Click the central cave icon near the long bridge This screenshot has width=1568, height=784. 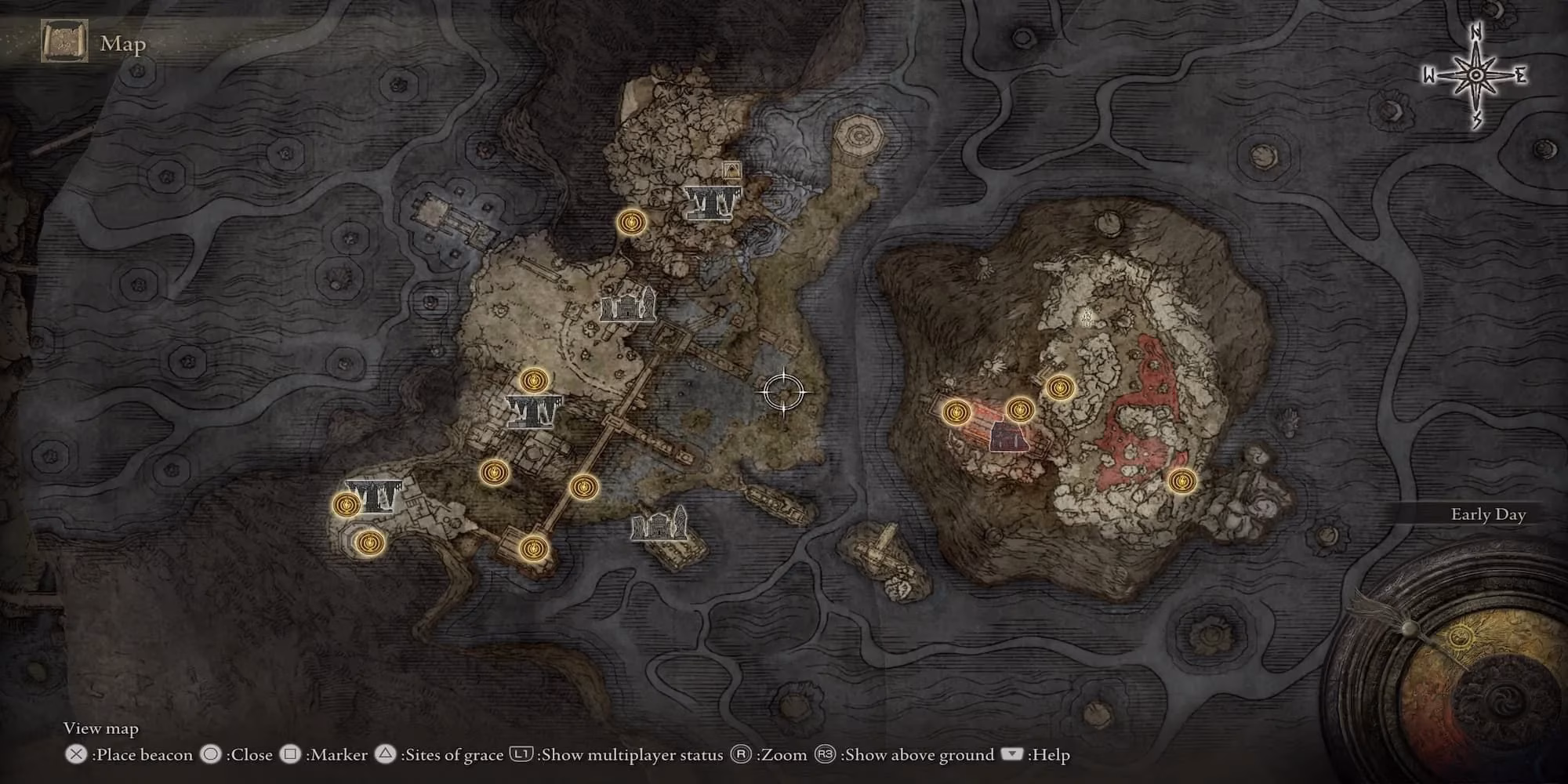[x=534, y=412]
